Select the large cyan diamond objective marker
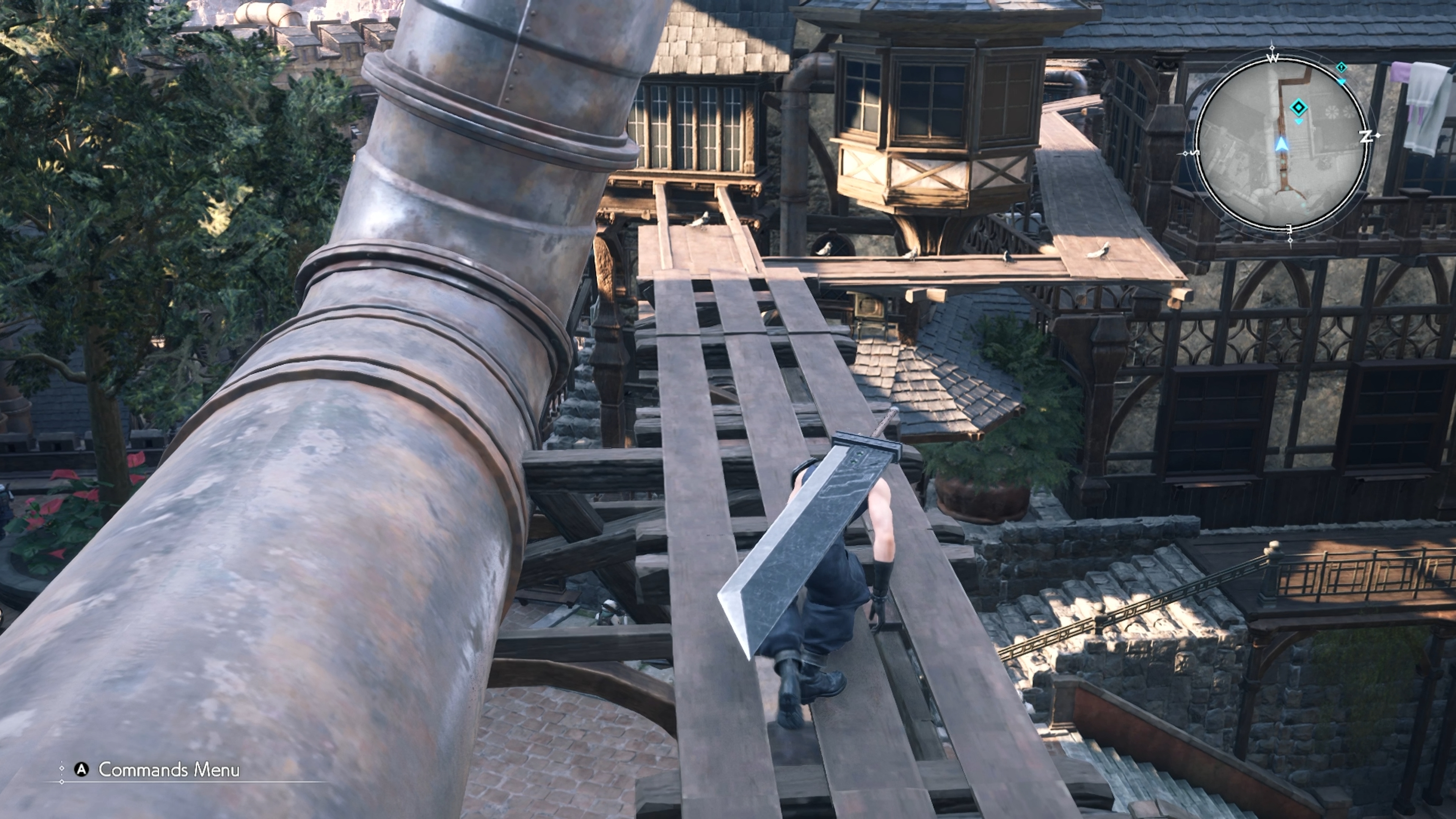 (x=1299, y=107)
